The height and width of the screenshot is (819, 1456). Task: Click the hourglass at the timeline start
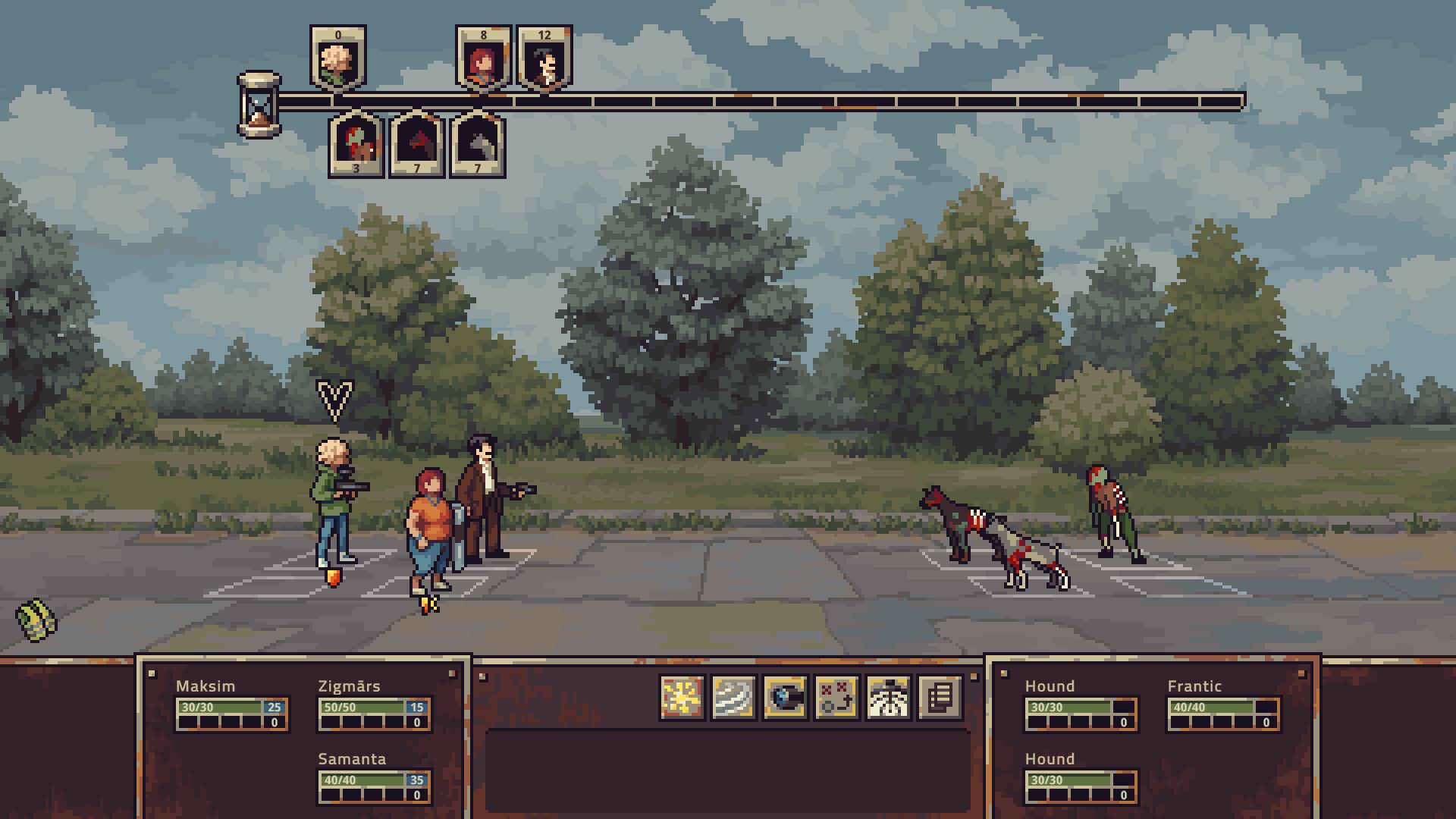point(257,106)
